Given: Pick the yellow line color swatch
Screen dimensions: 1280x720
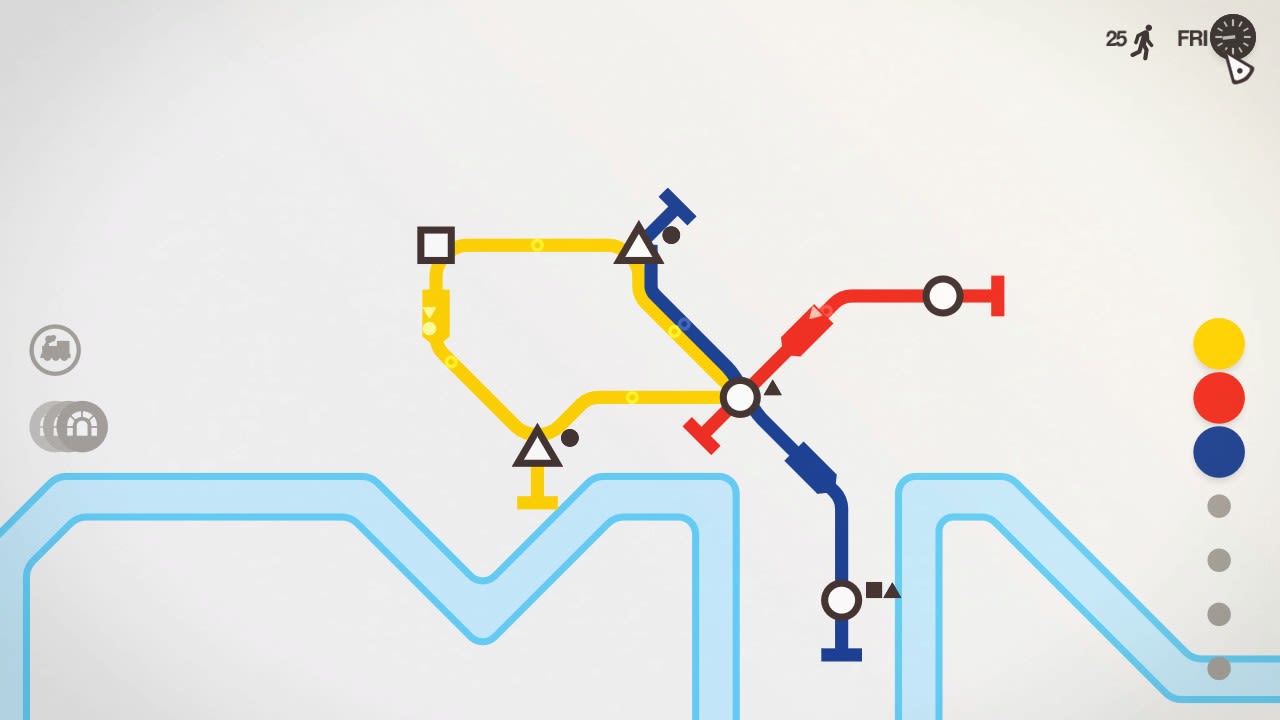Looking at the screenshot, I should pos(1218,342).
